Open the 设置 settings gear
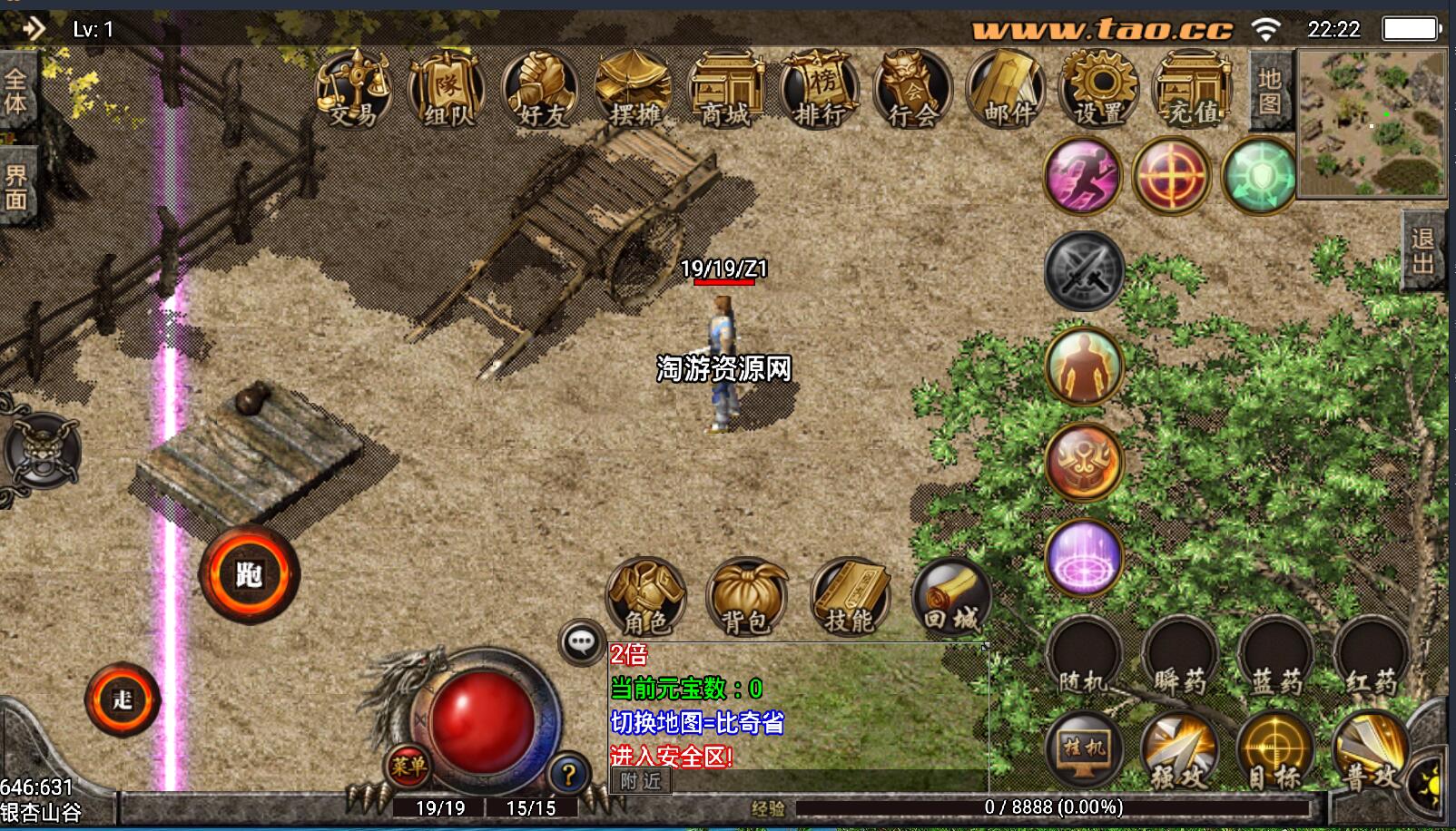 click(x=1099, y=89)
